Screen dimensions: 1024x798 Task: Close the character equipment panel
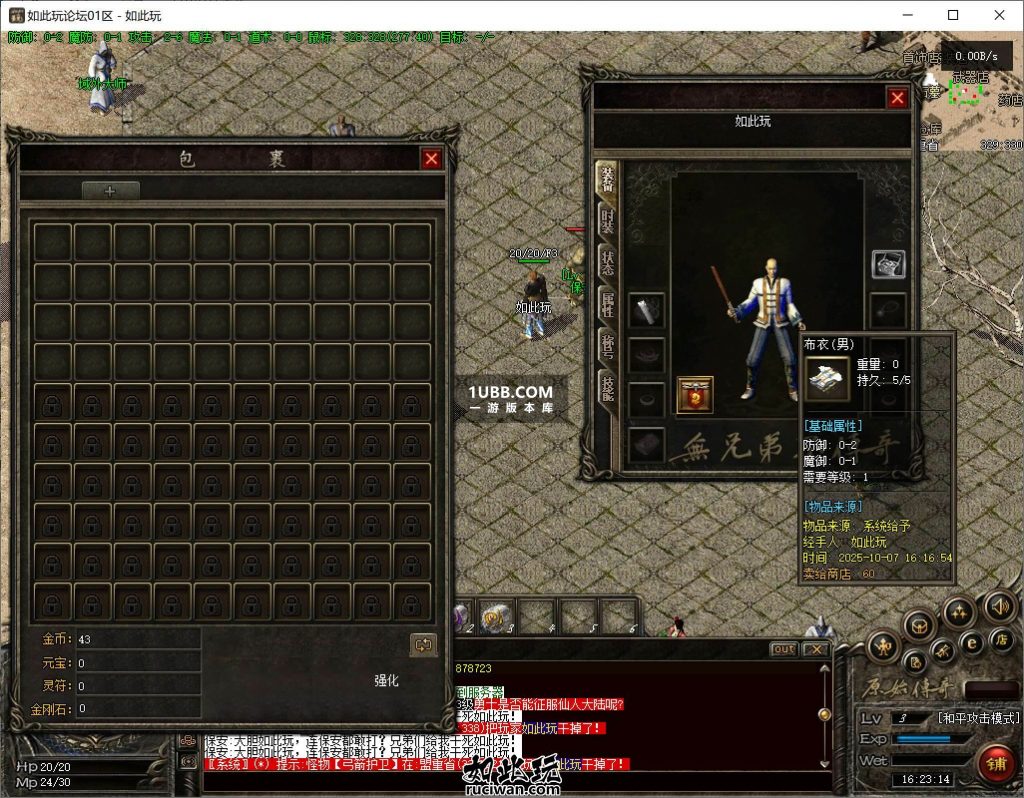[897, 97]
